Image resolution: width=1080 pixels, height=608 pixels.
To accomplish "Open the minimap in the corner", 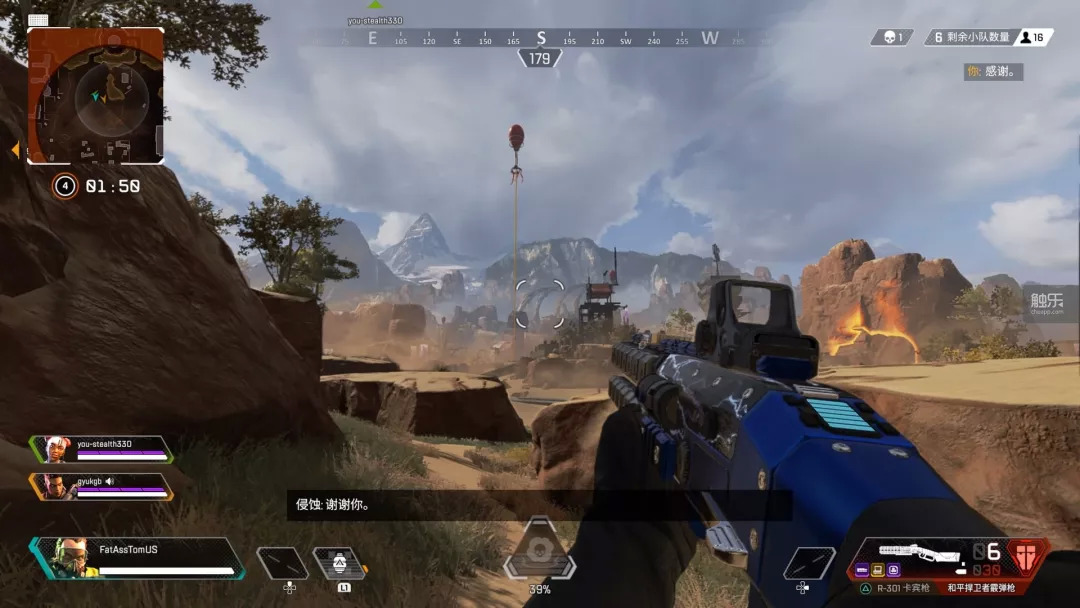I will tap(96, 95).
